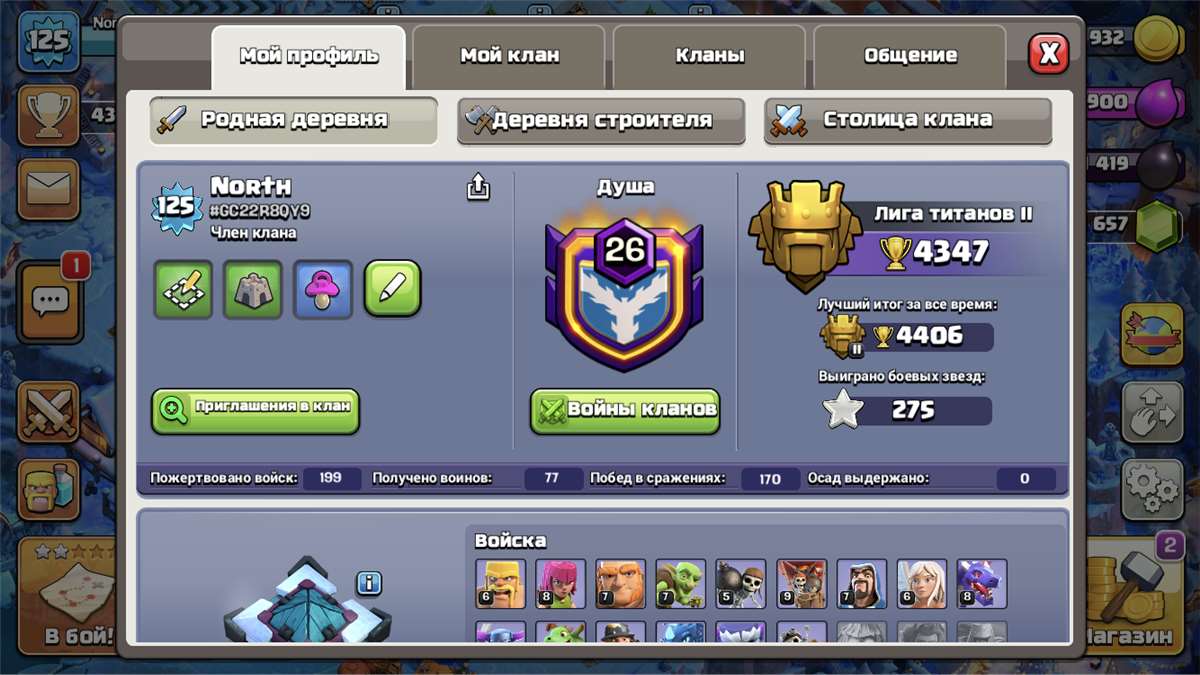The height and width of the screenshot is (675, 1200).
Task: Choose the Wizard troop icon
Action: [861, 584]
